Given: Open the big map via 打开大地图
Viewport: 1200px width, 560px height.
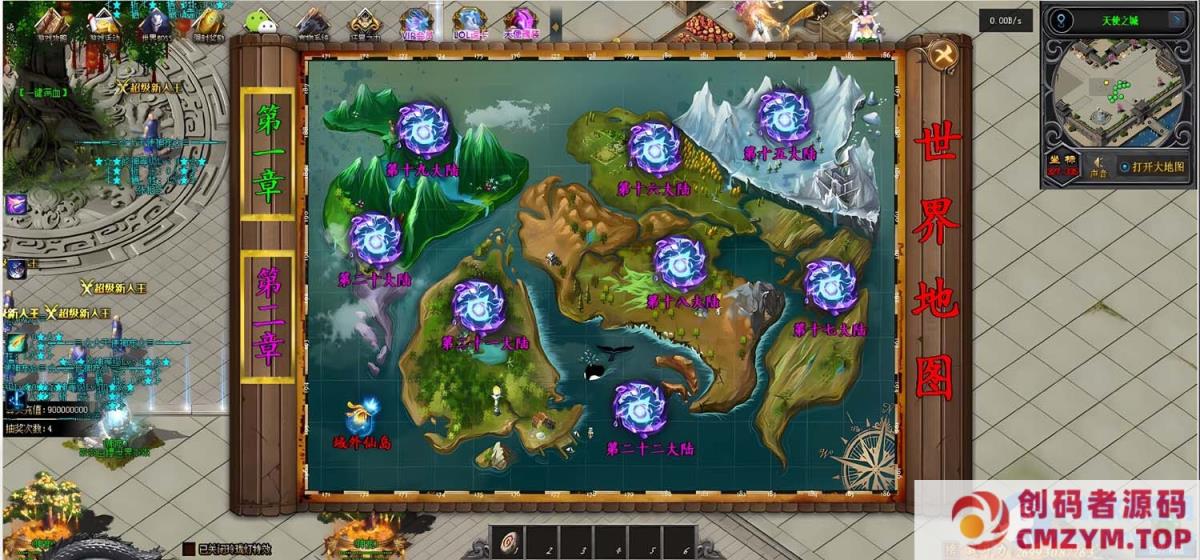Looking at the screenshot, I should click(x=1152, y=167).
